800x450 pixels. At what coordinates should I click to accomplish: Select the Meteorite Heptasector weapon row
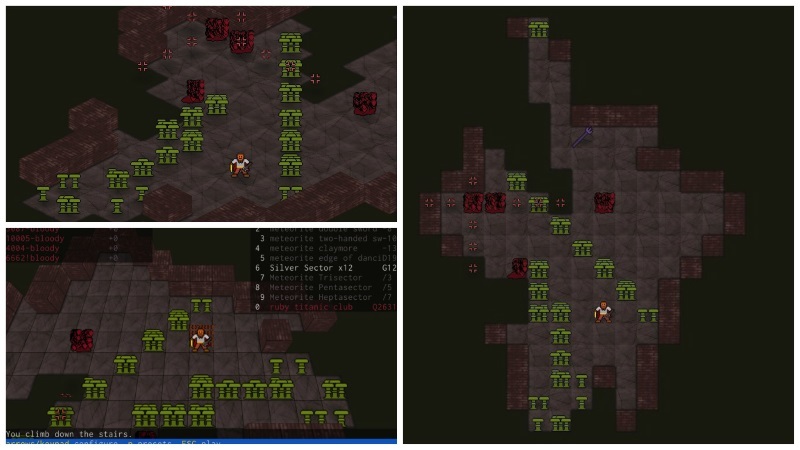coord(322,297)
